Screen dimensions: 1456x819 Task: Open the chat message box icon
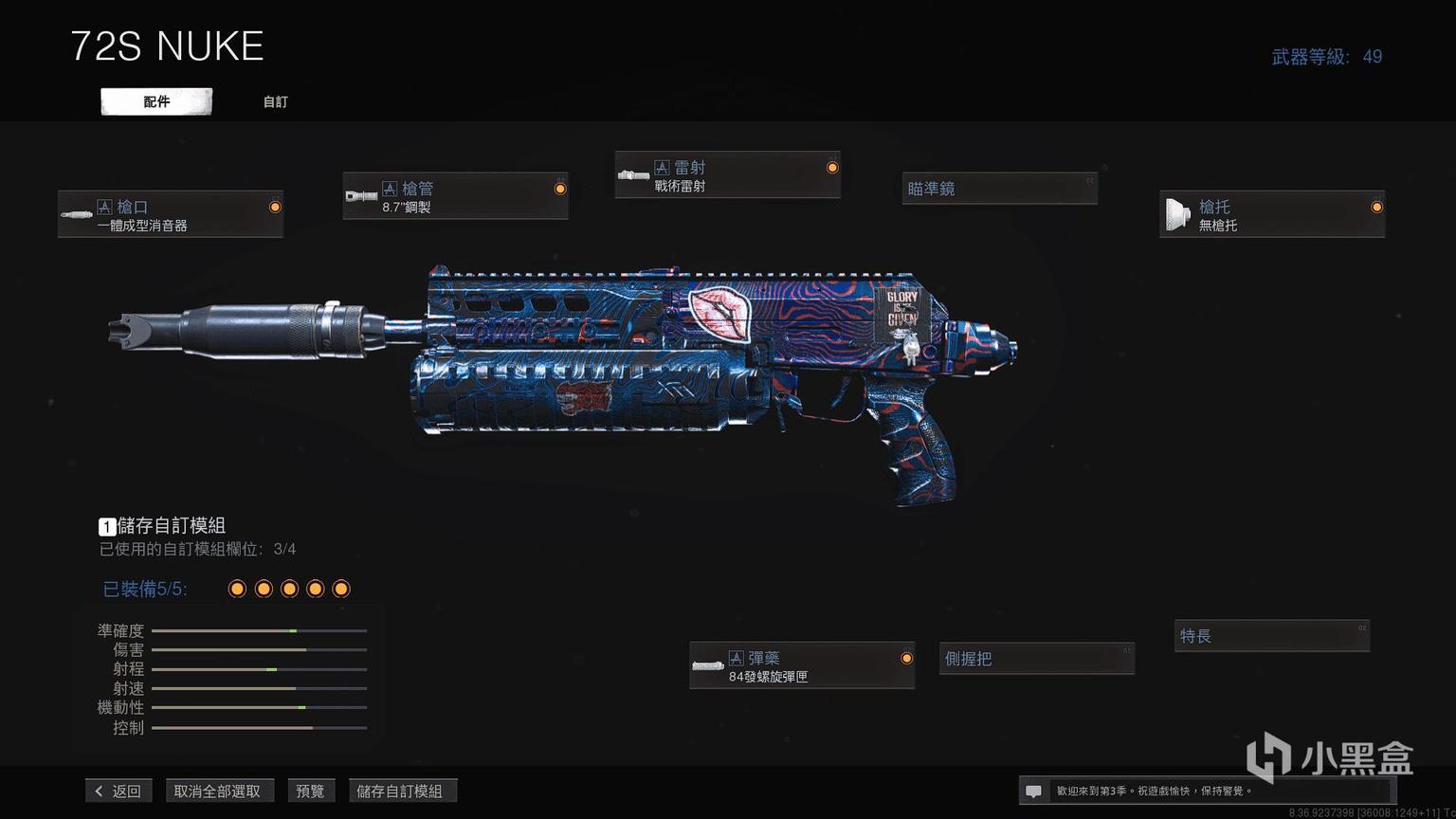pos(1034,791)
